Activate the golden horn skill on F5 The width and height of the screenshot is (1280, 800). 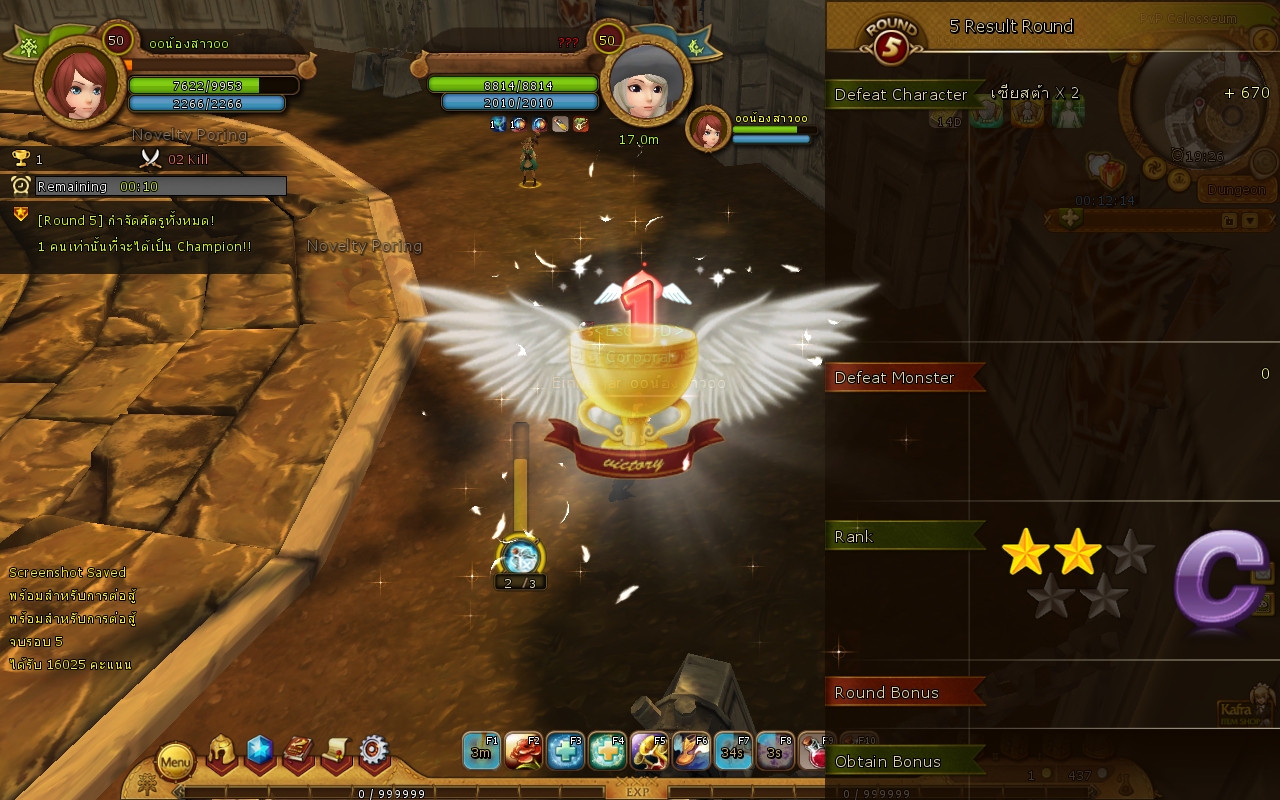[x=649, y=750]
